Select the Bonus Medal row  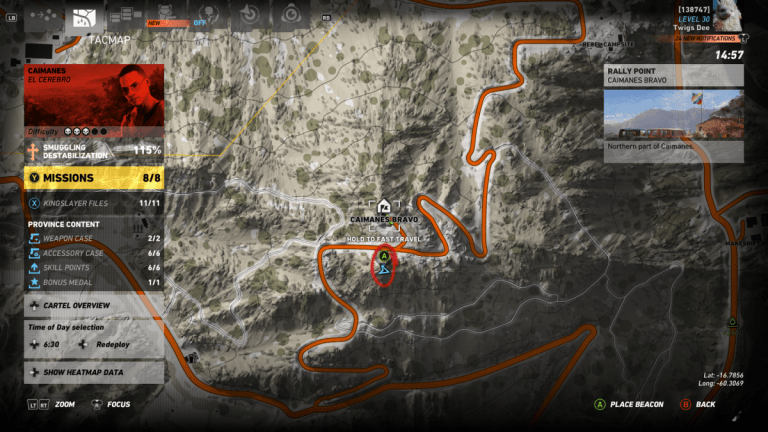(x=94, y=283)
